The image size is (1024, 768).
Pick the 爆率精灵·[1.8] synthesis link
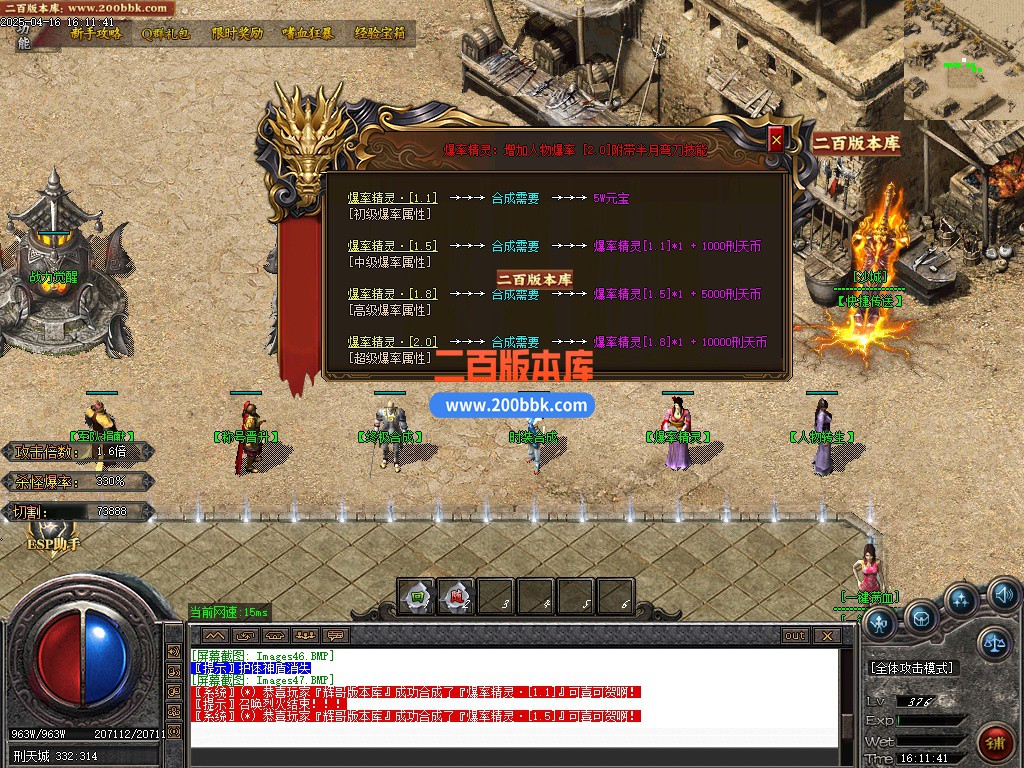click(x=393, y=294)
